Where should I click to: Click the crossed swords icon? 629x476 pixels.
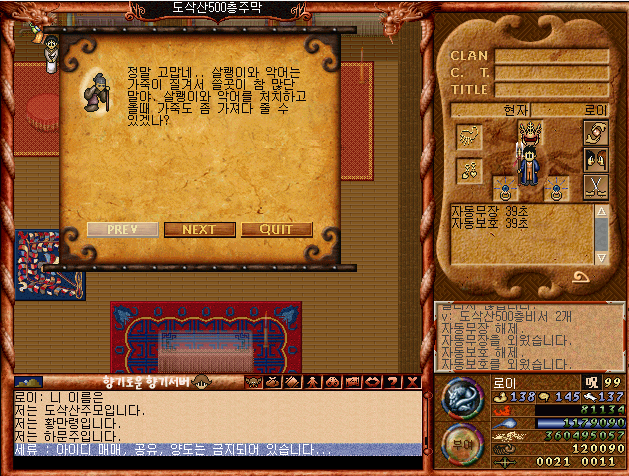pyautogui.click(x=596, y=186)
